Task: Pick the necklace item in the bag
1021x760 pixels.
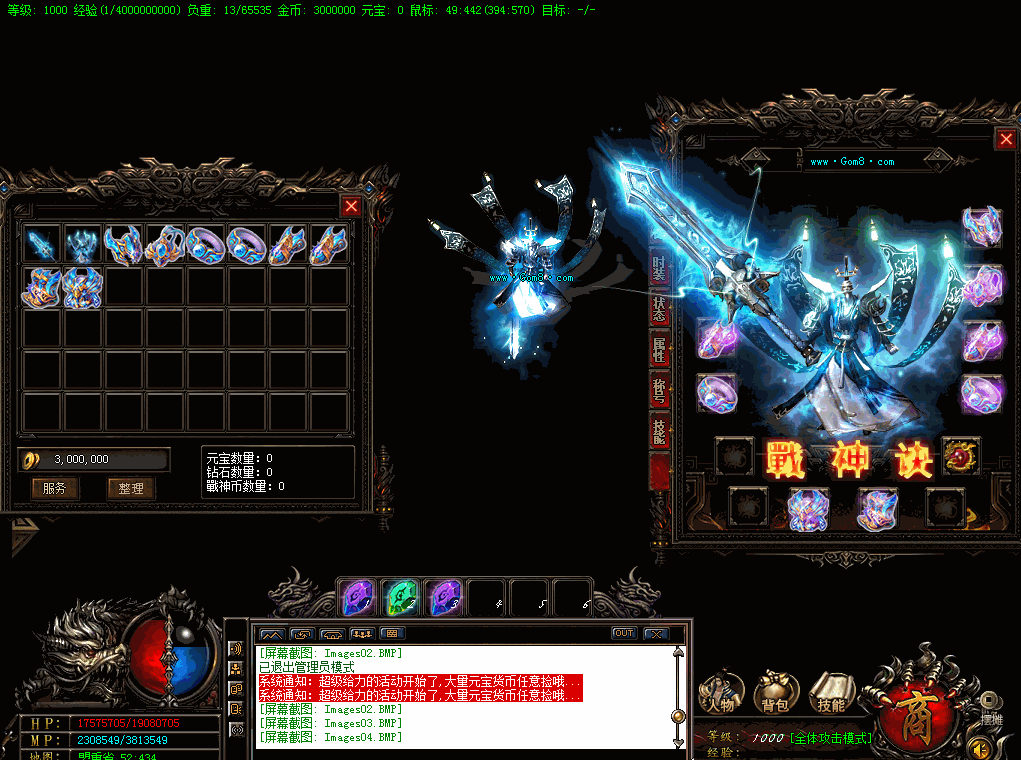Action: click(x=164, y=245)
